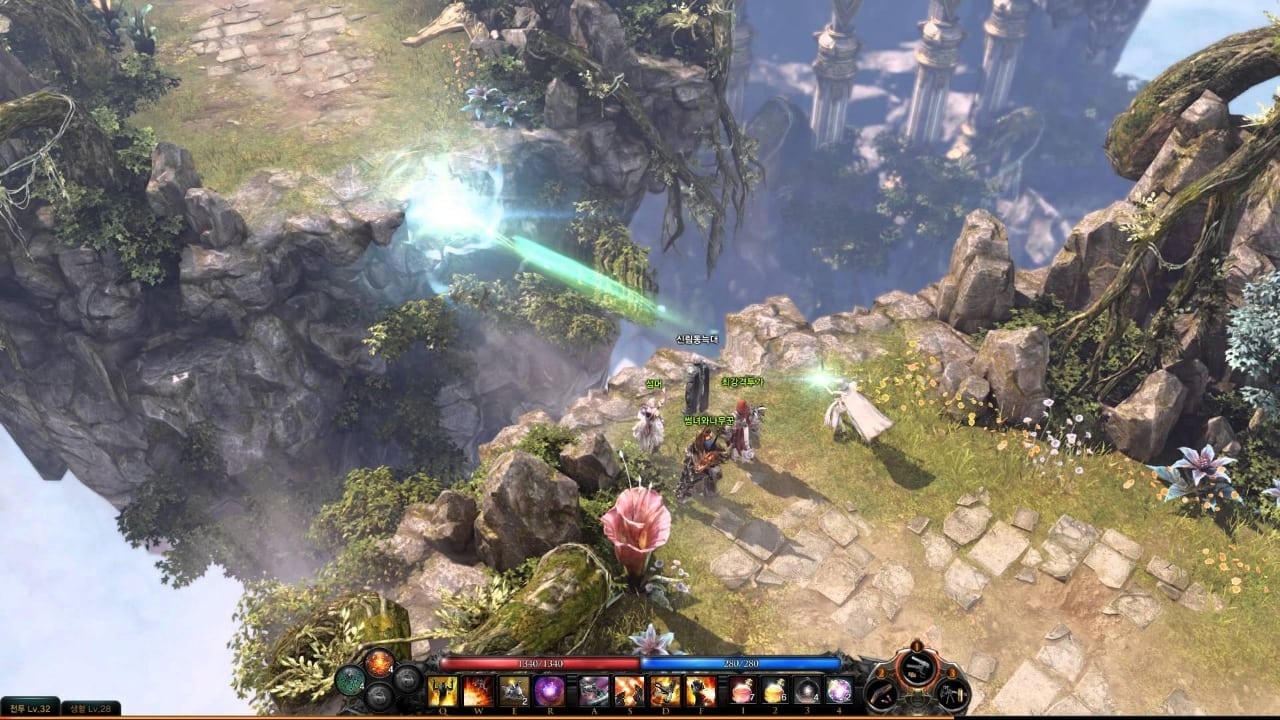Use the E slot skill showing count 2
Screen dimensions: 1280x720
pyautogui.click(x=514, y=690)
